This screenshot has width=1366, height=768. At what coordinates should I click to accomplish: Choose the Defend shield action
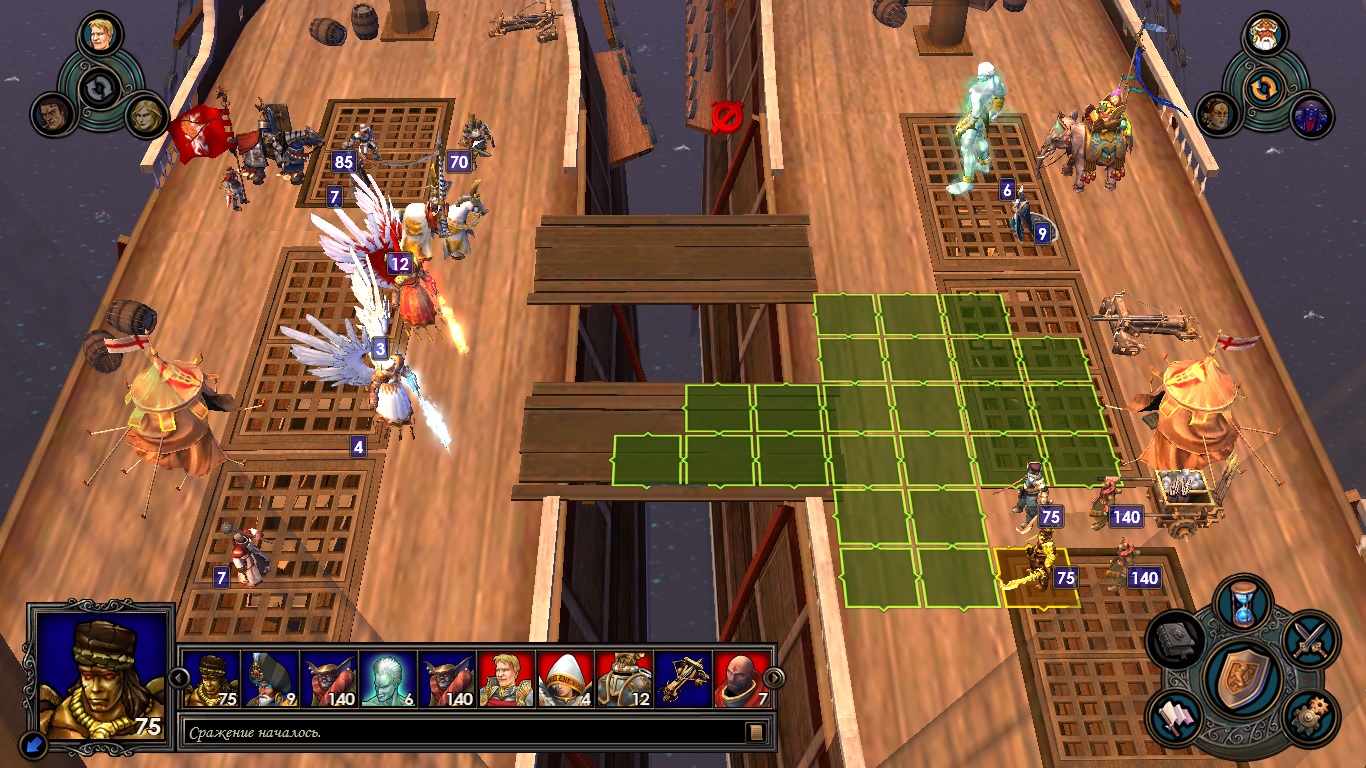[x=1243, y=677]
